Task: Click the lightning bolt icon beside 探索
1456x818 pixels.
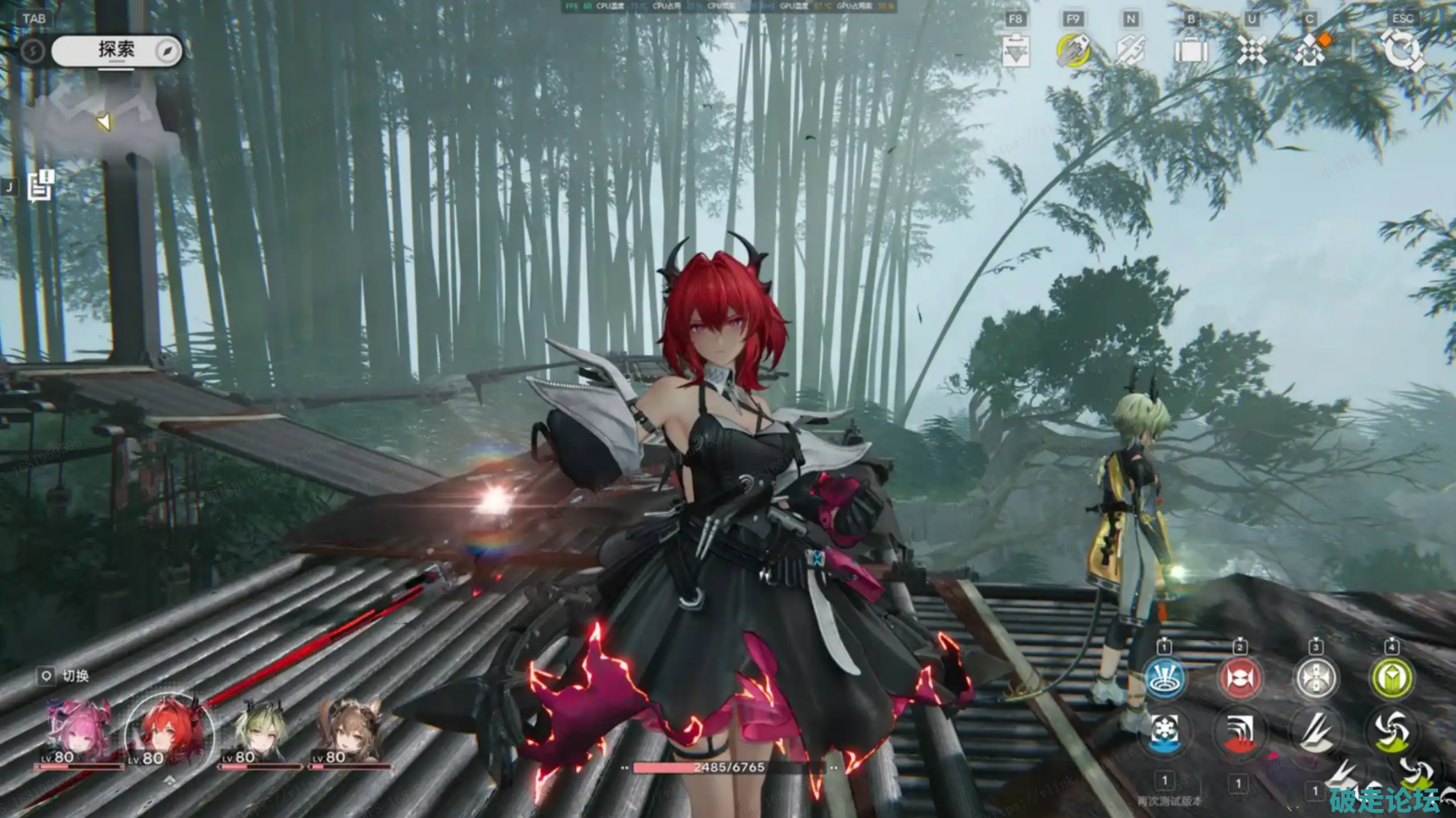Action: point(32,52)
